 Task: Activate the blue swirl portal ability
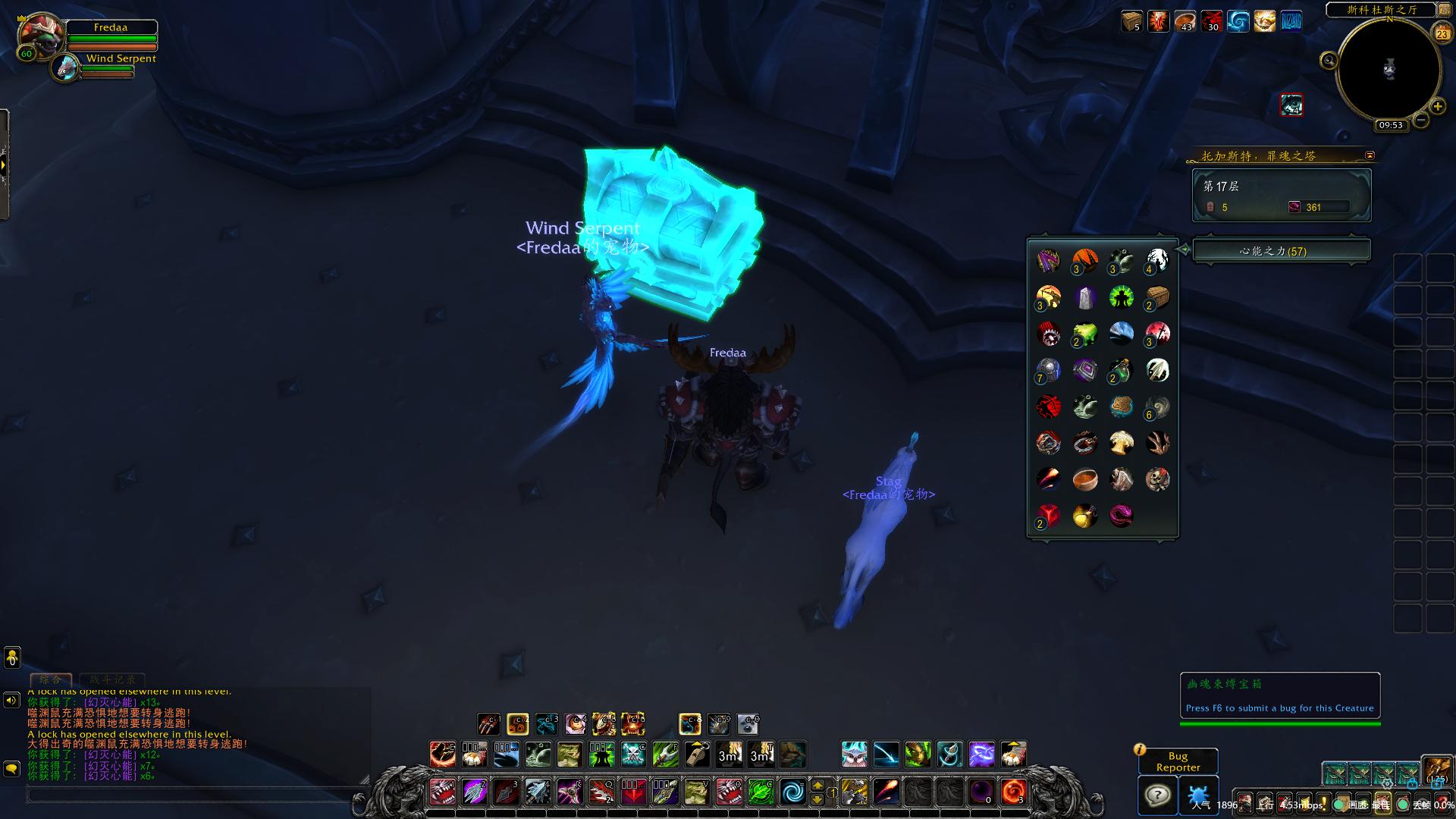(x=793, y=792)
